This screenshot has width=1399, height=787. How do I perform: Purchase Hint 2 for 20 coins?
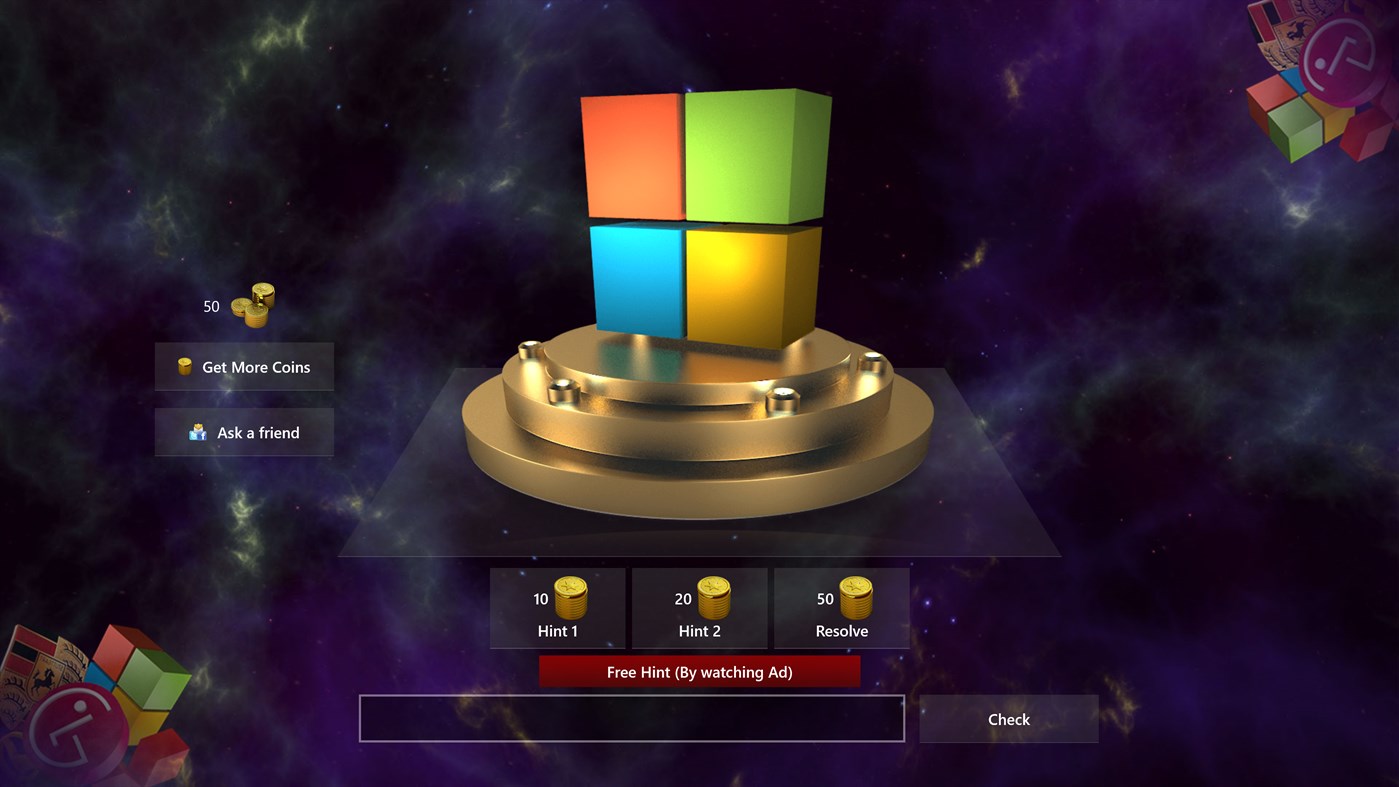(699, 608)
